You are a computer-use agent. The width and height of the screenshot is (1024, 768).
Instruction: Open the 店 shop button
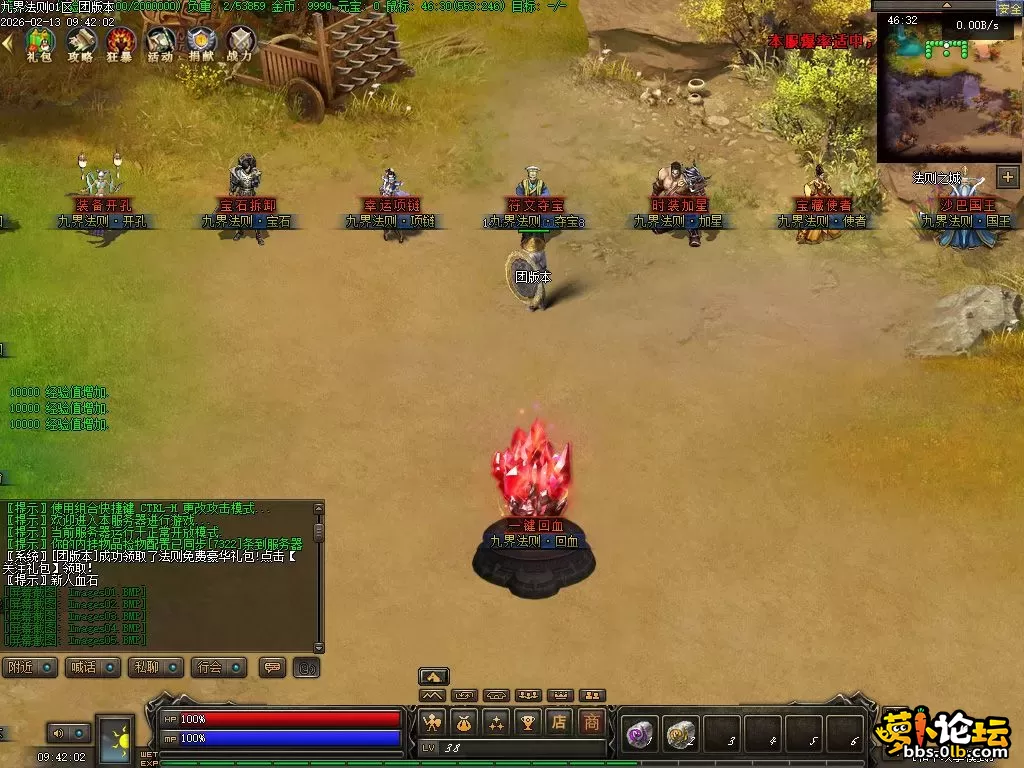pos(560,721)
